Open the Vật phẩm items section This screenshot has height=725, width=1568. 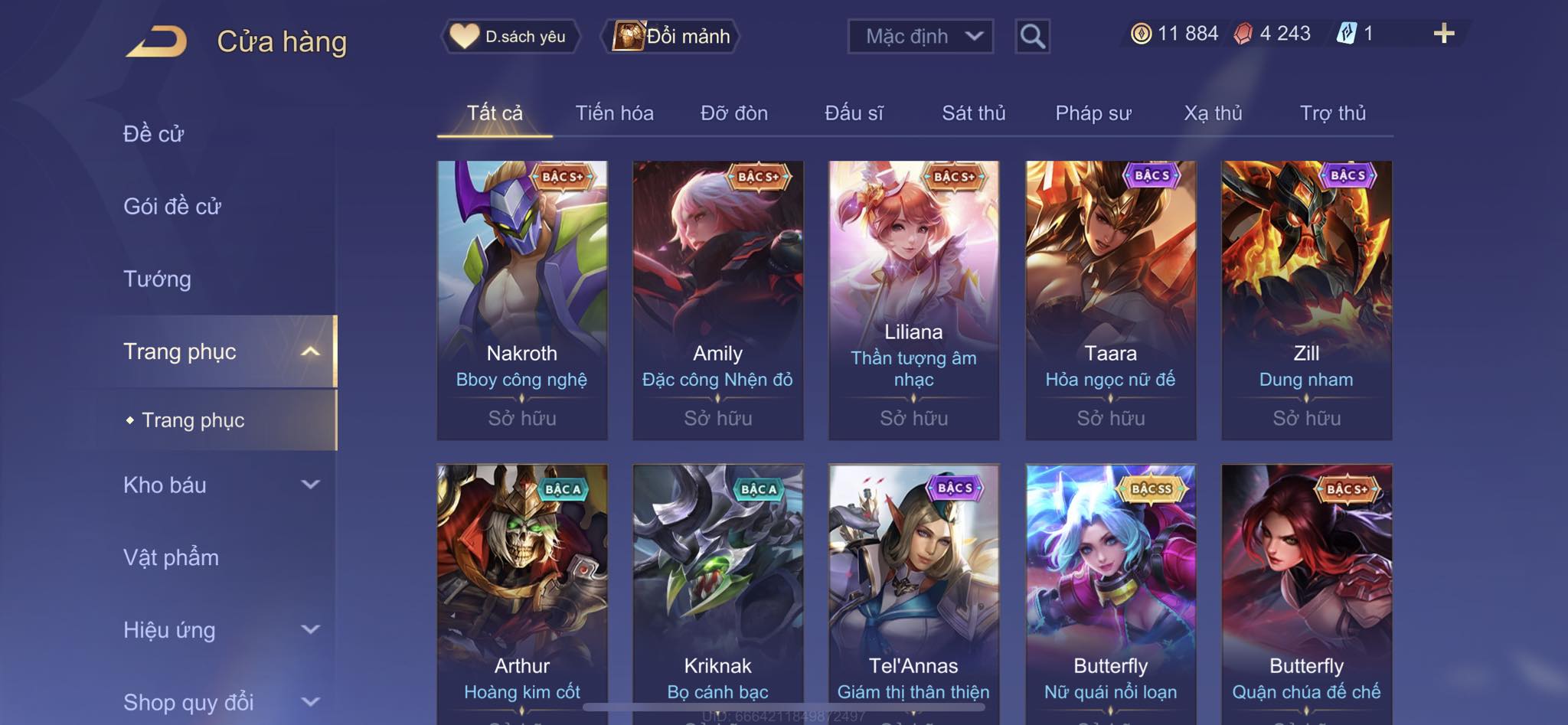pyautogui.click(x=171, y=557)
